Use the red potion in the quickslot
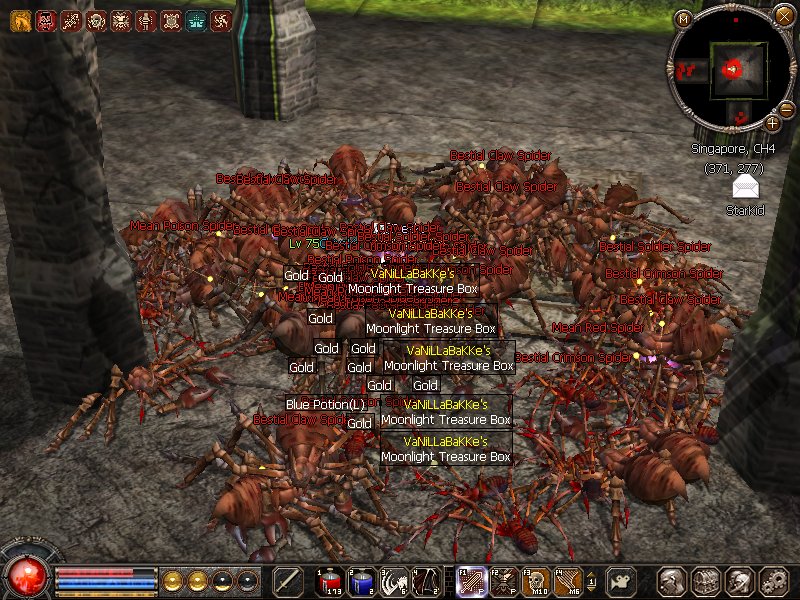 [x=329, y=581]
